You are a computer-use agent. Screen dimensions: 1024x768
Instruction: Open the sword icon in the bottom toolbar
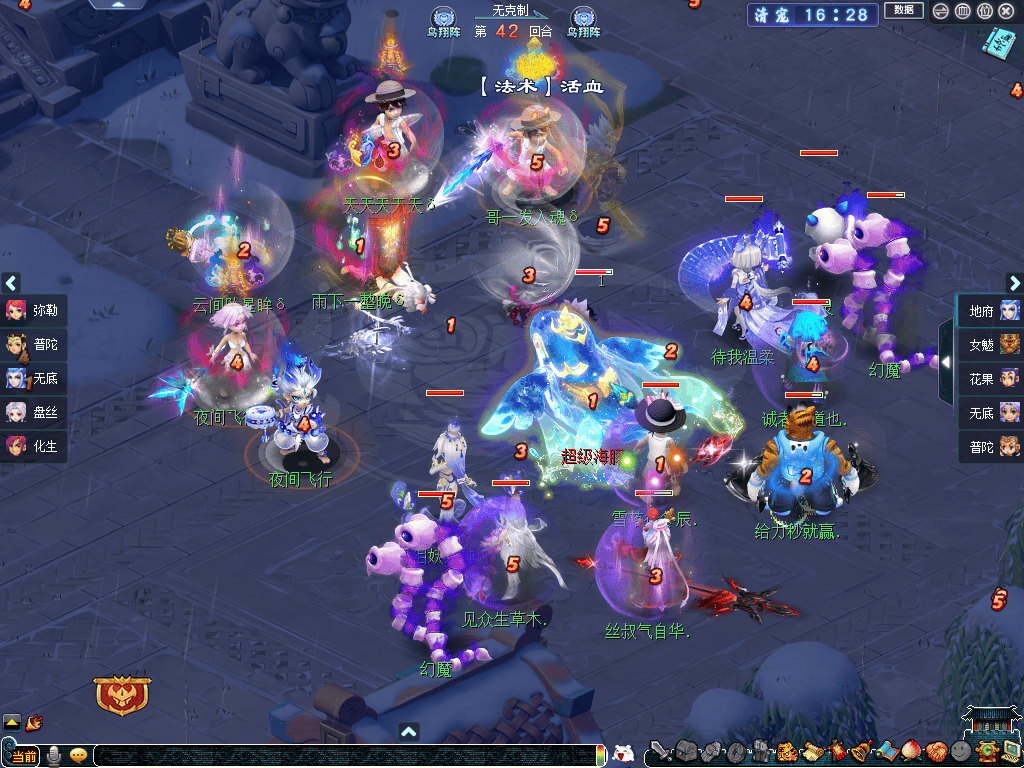pos(660,751)
